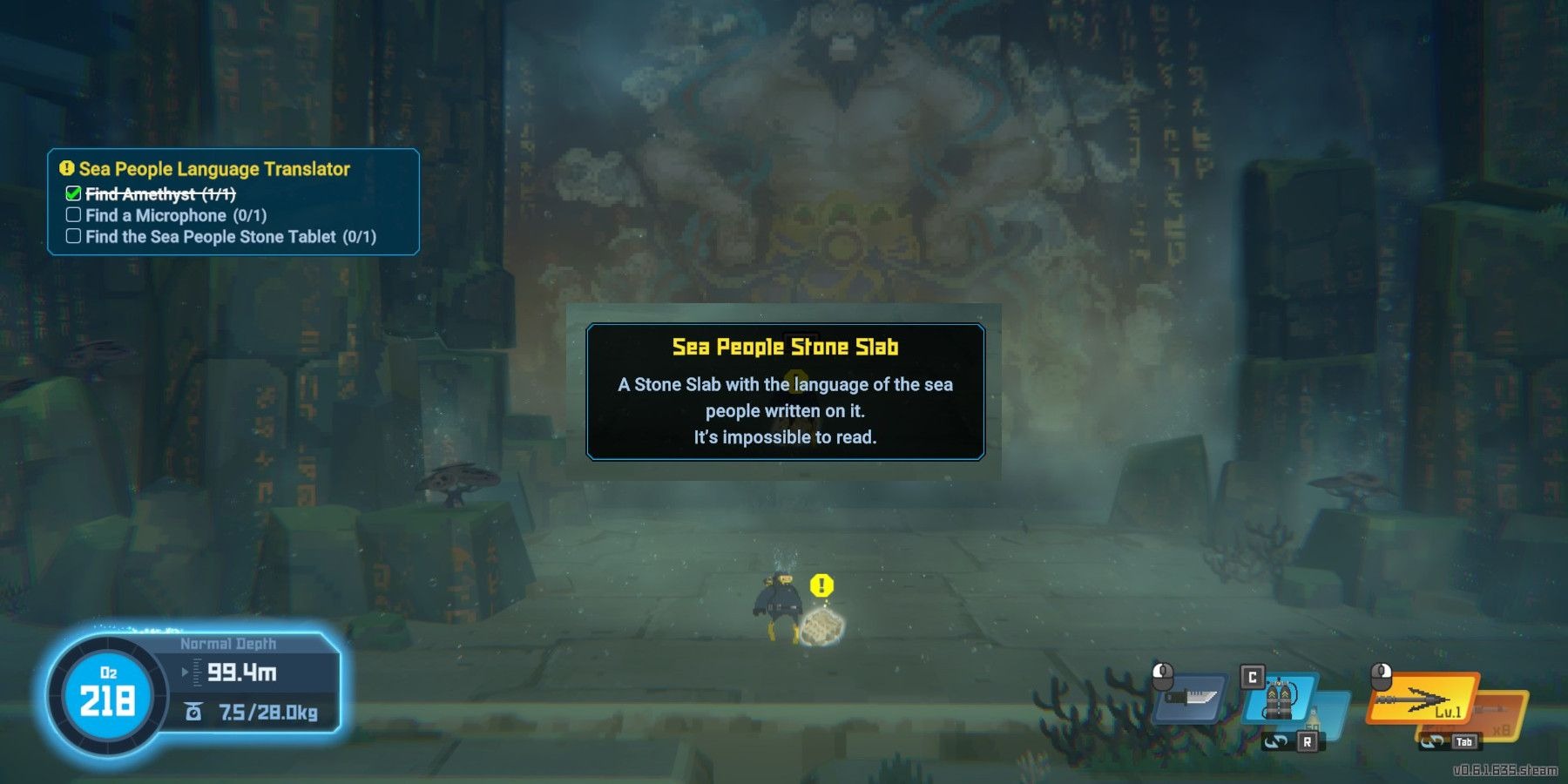The width and height of the screenshot is (1568, 784).
Task: Select the diving knife weapon slot
Action: [1191, 698]
